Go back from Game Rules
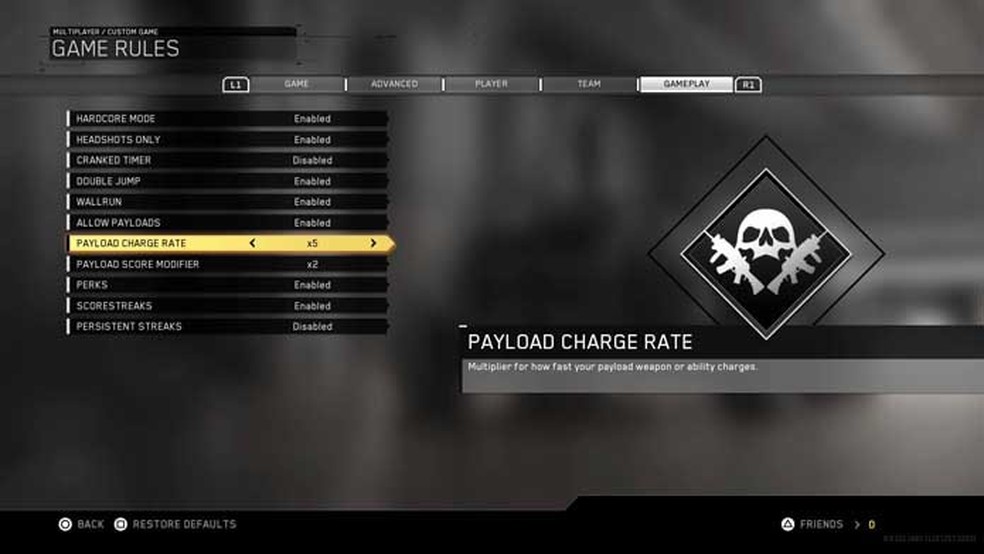Viewport: 984px width, 554px height. 82,524
